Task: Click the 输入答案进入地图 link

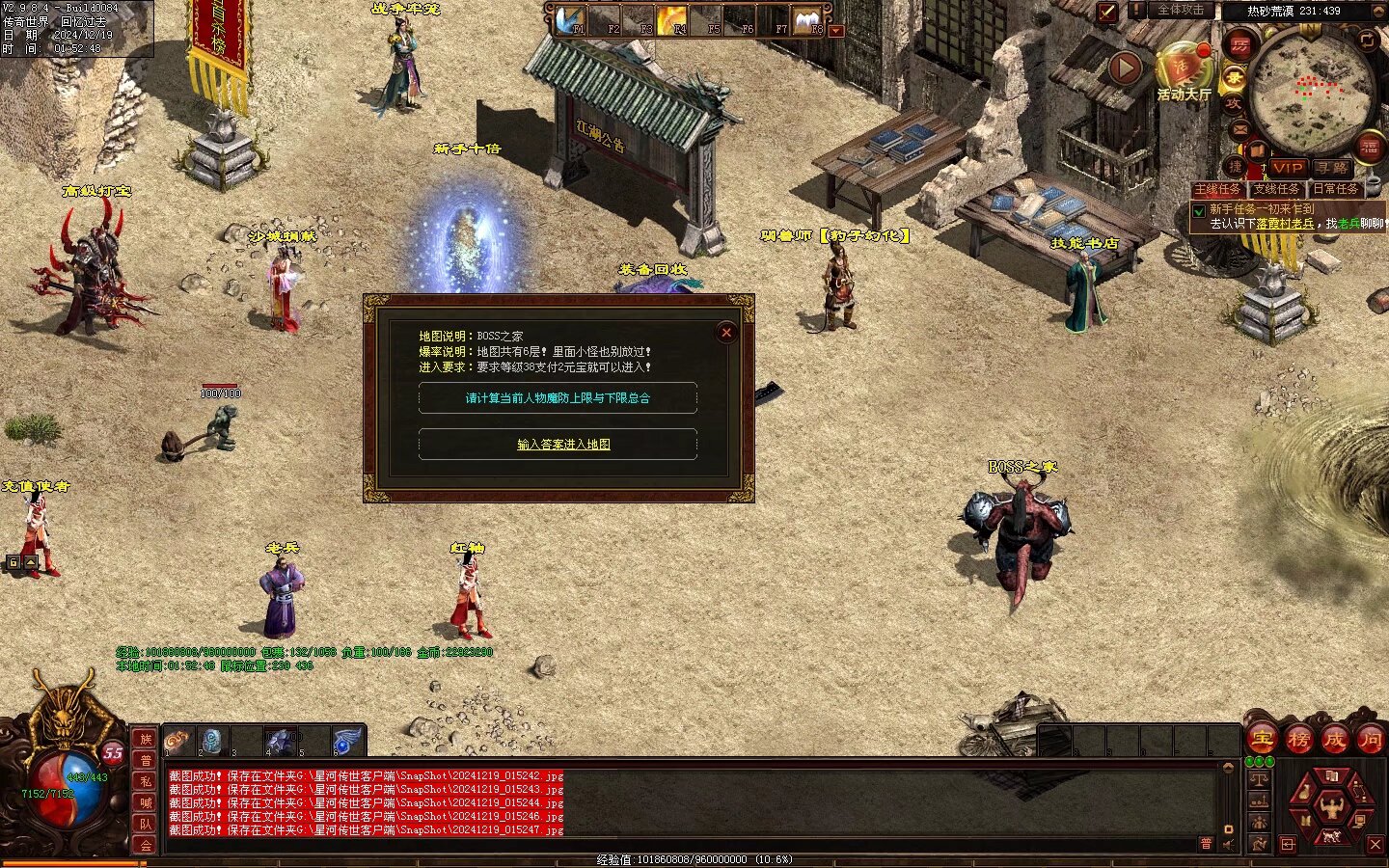Action: 563,445
